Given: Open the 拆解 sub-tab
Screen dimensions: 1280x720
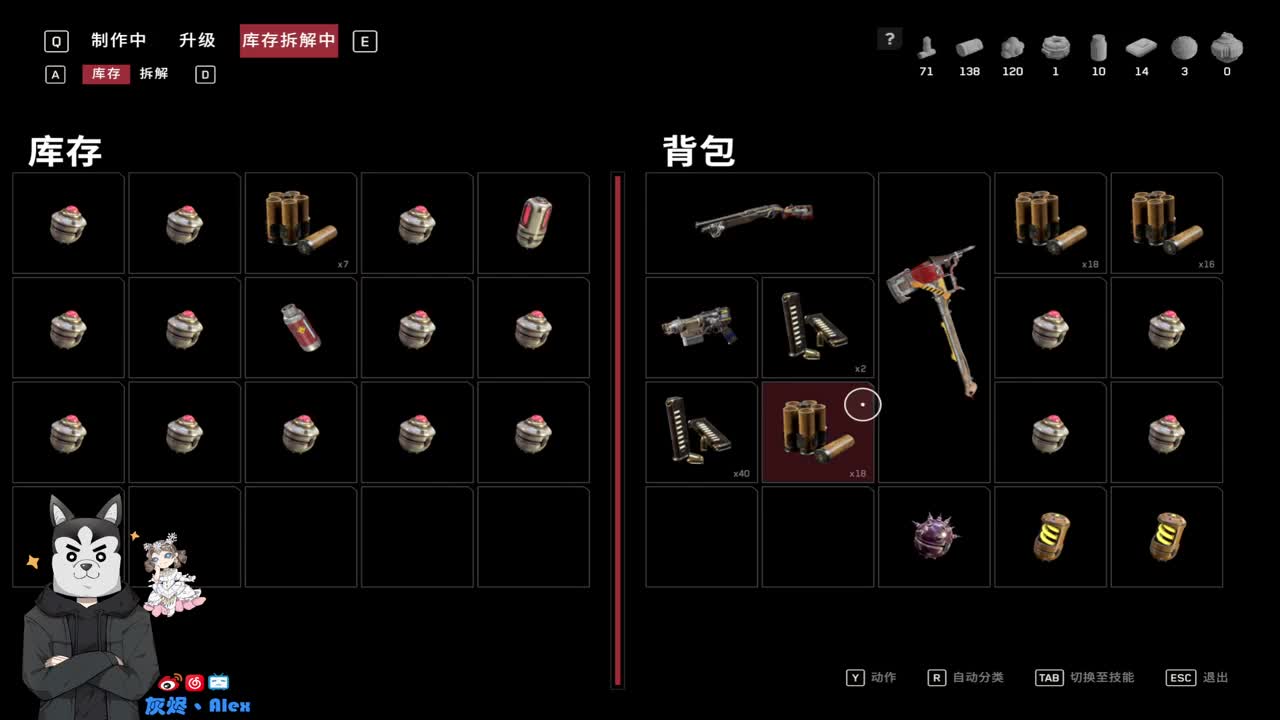Looking at the screenshot, I should (153, 74).
